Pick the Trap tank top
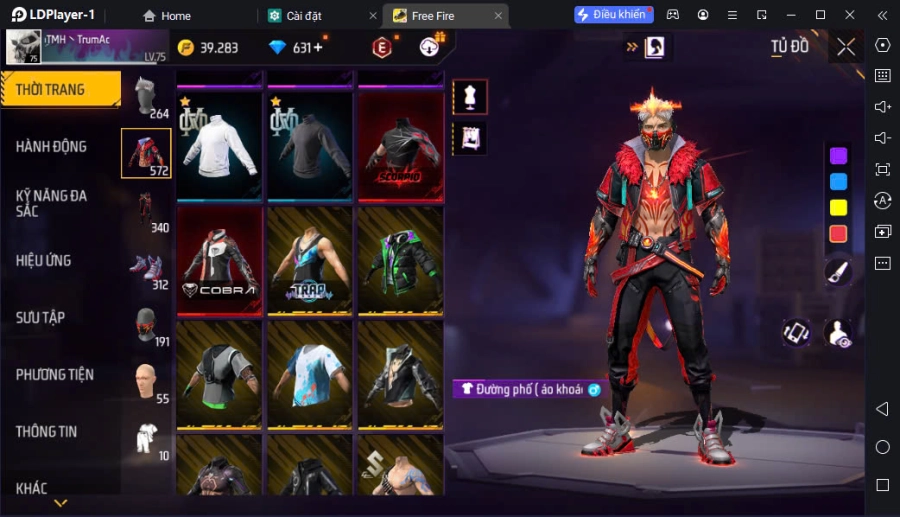Viewport: 900px width, 517px height. click(310, 260)
